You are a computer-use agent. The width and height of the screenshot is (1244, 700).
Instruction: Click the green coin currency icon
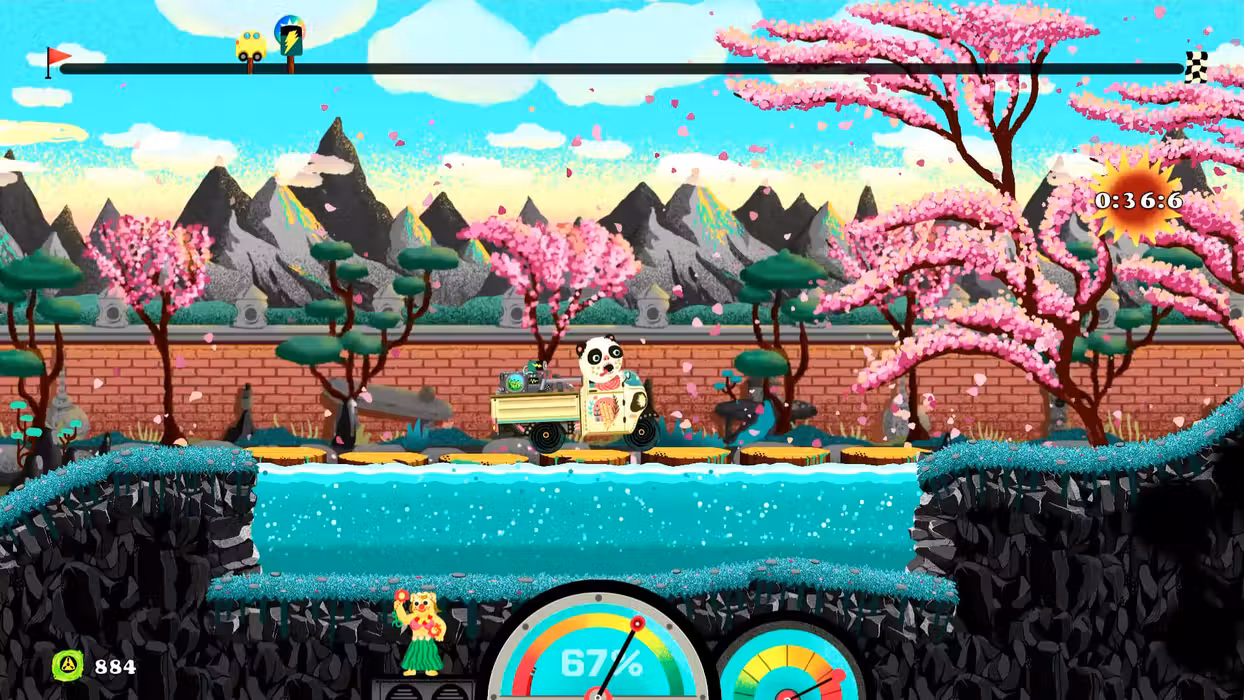click(68, 666)
